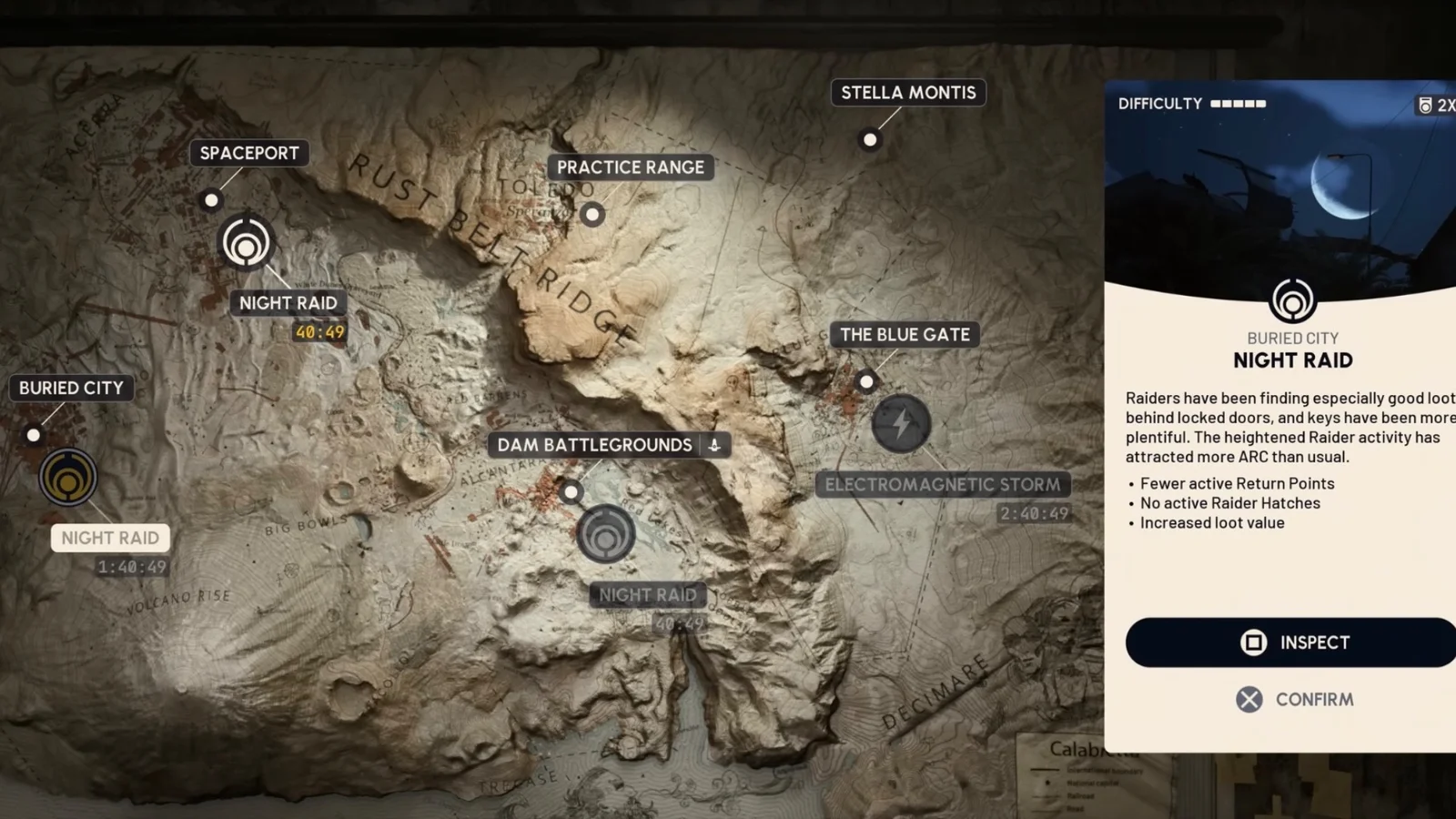Screen dimensions: 1456x819
Task: Confirm the Night Raid selection
Action: coord(1294,699)
